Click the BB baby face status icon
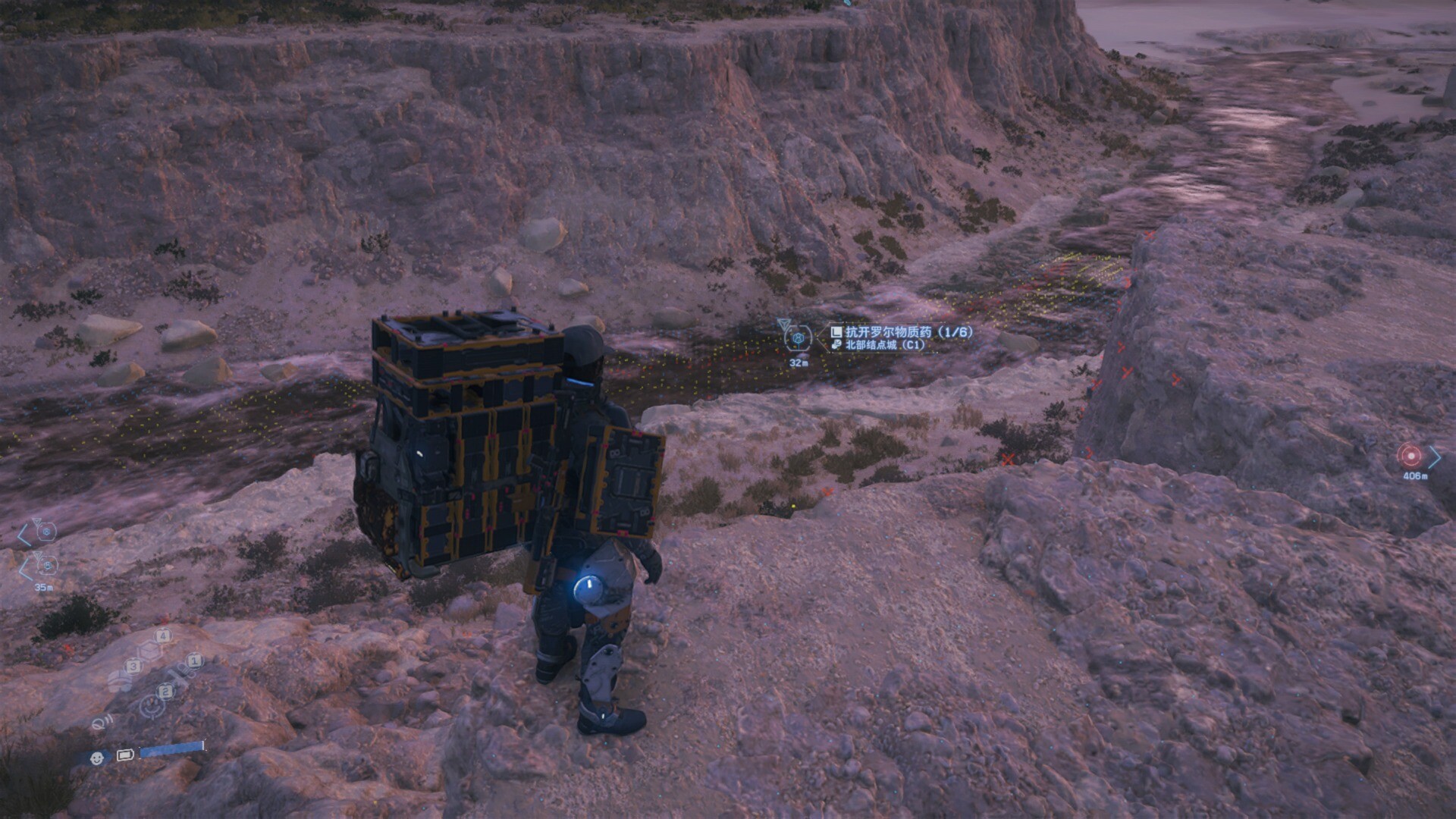Image resolution: width=1456 pixels, height=819 pixels. (97, 758)
